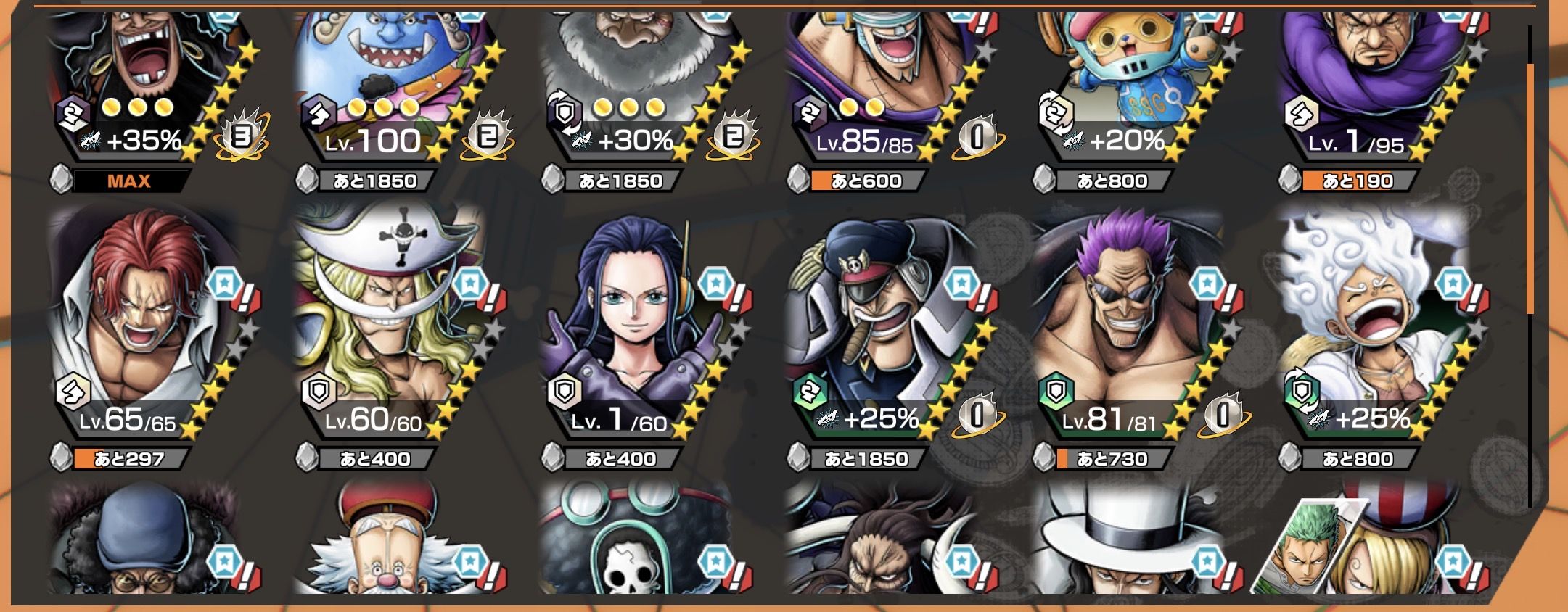Choose the Chopper tile with +20% boost
This screenshot has height=612, width=1568.
1128,80
